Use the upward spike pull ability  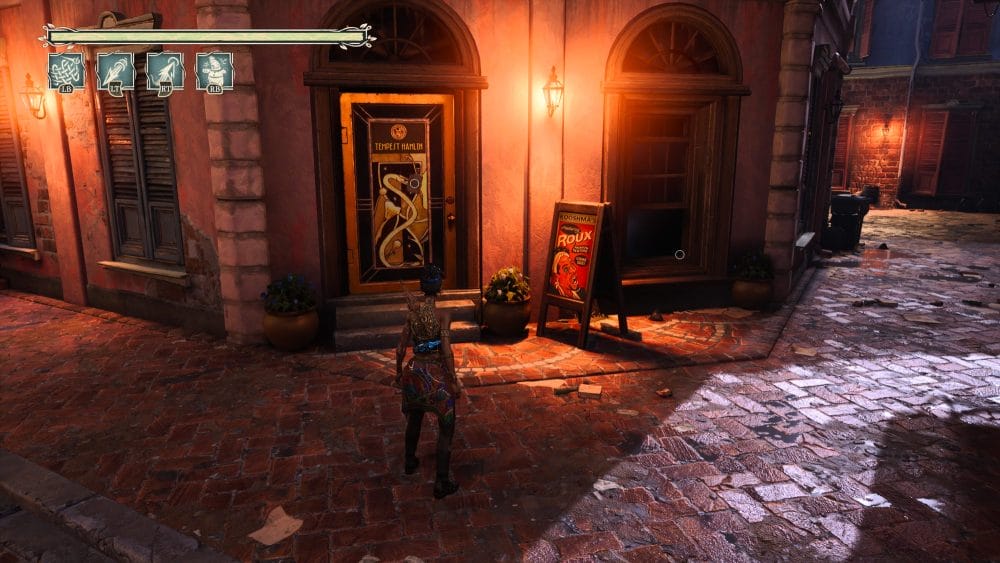(165, 71)
